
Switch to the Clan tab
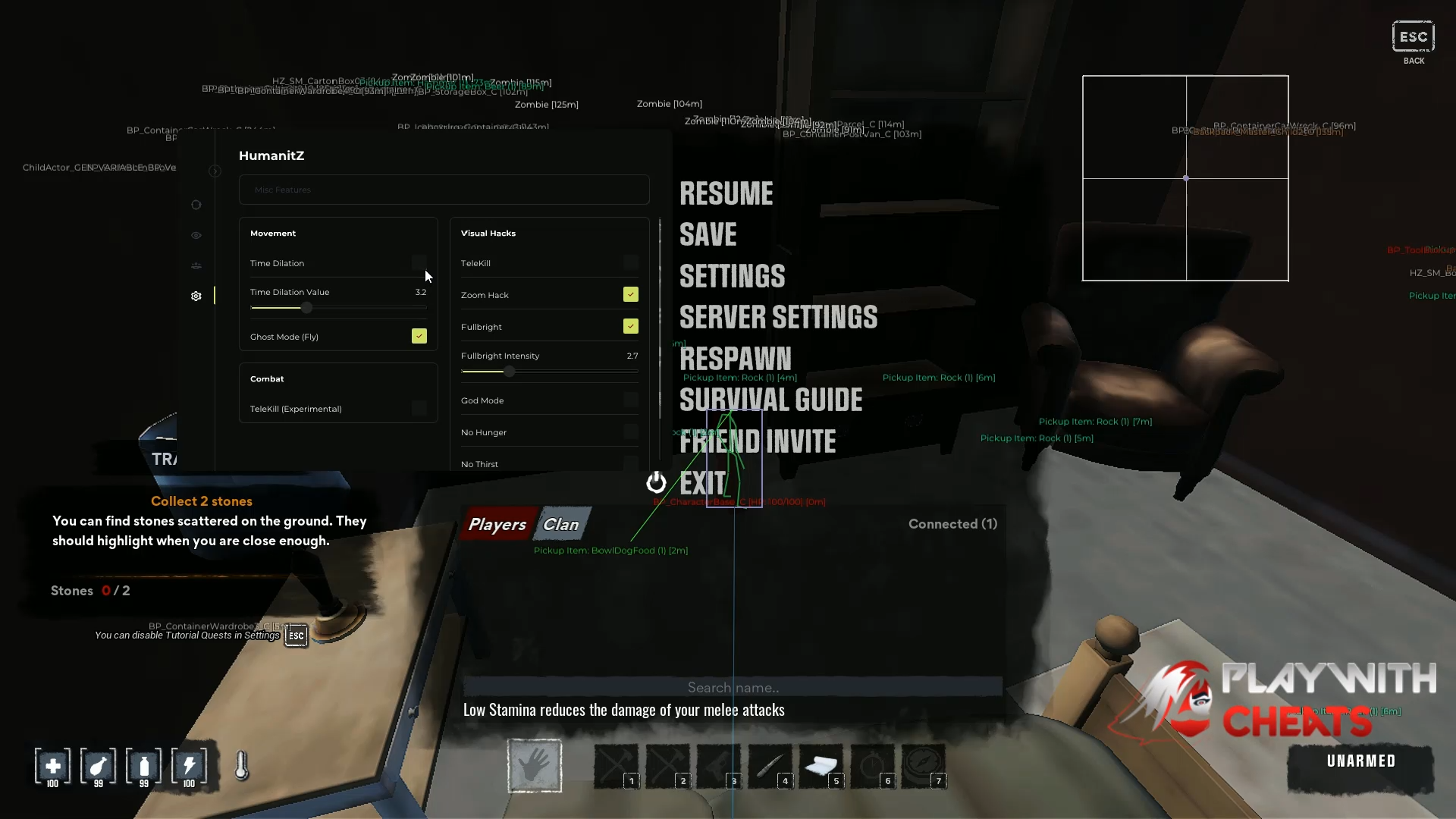point(560,523)
